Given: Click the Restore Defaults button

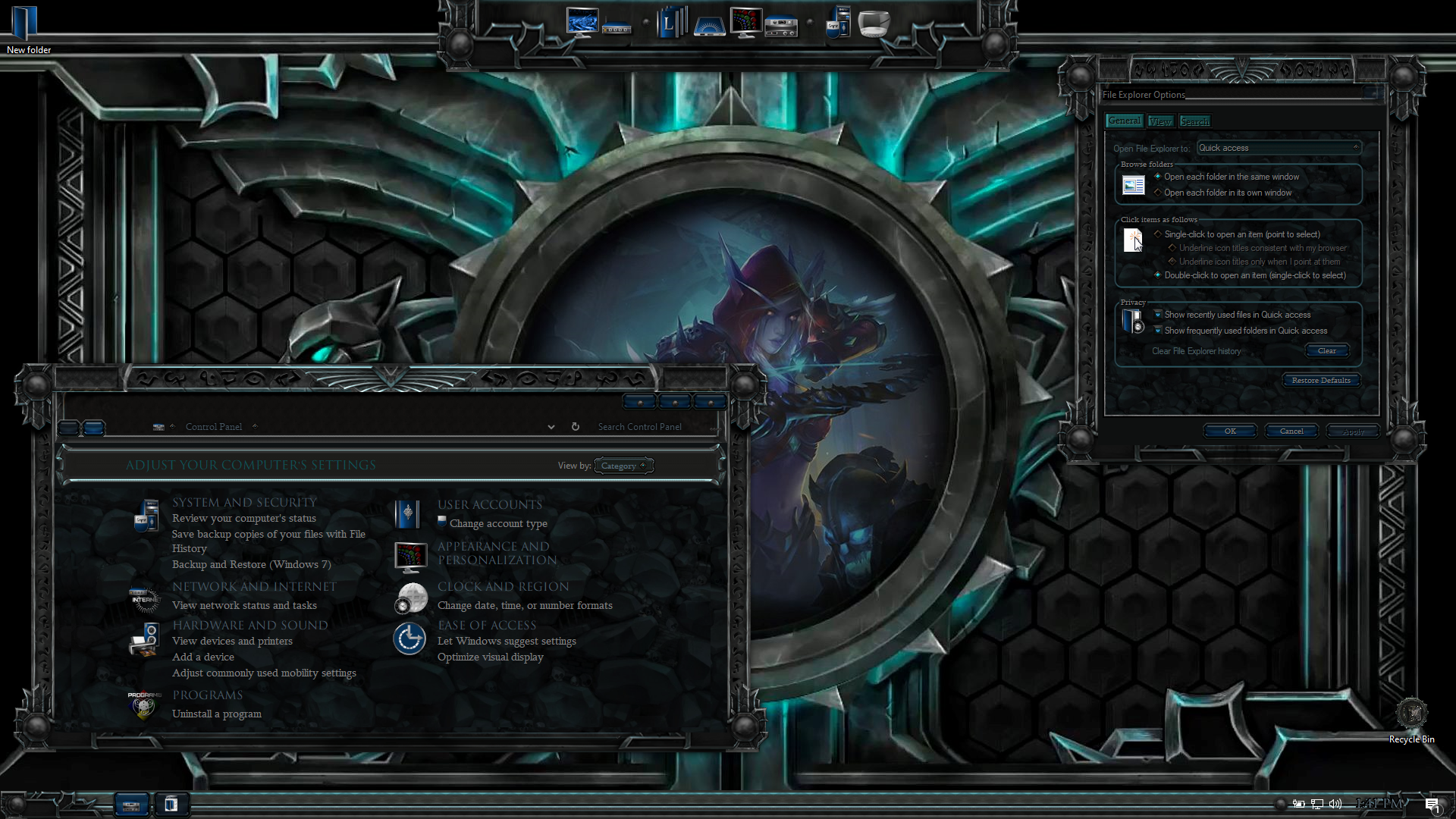Looking at the screenshot, I should point(1320,380).
